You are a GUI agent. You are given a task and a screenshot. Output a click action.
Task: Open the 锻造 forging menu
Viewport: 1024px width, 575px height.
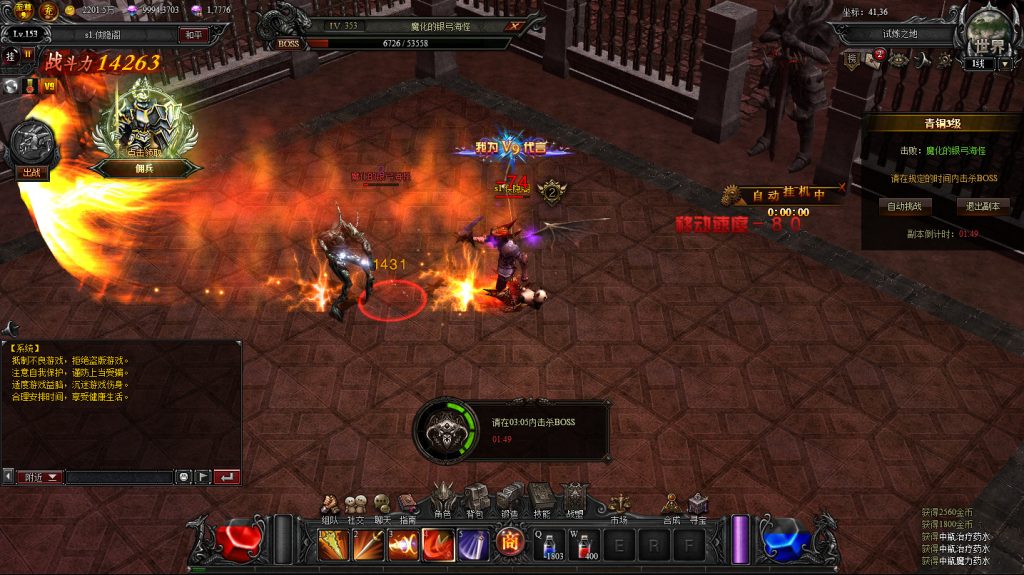point(508,501)
